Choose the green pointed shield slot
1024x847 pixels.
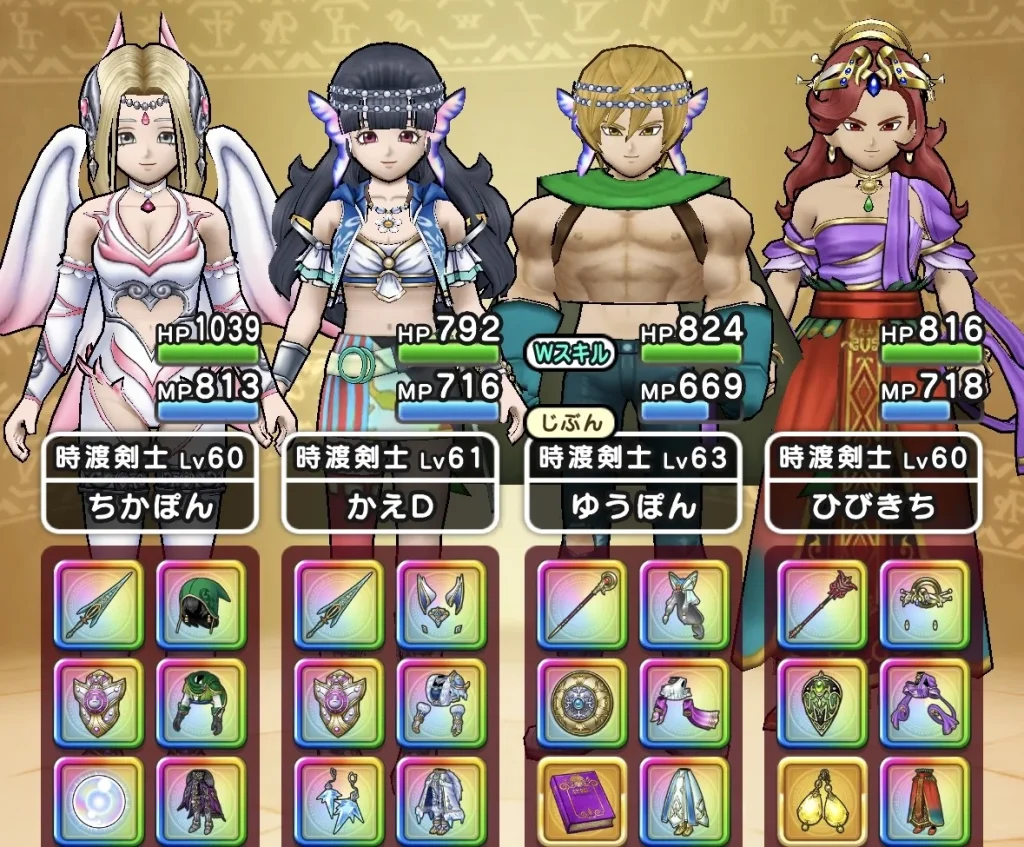click(822, 701)
